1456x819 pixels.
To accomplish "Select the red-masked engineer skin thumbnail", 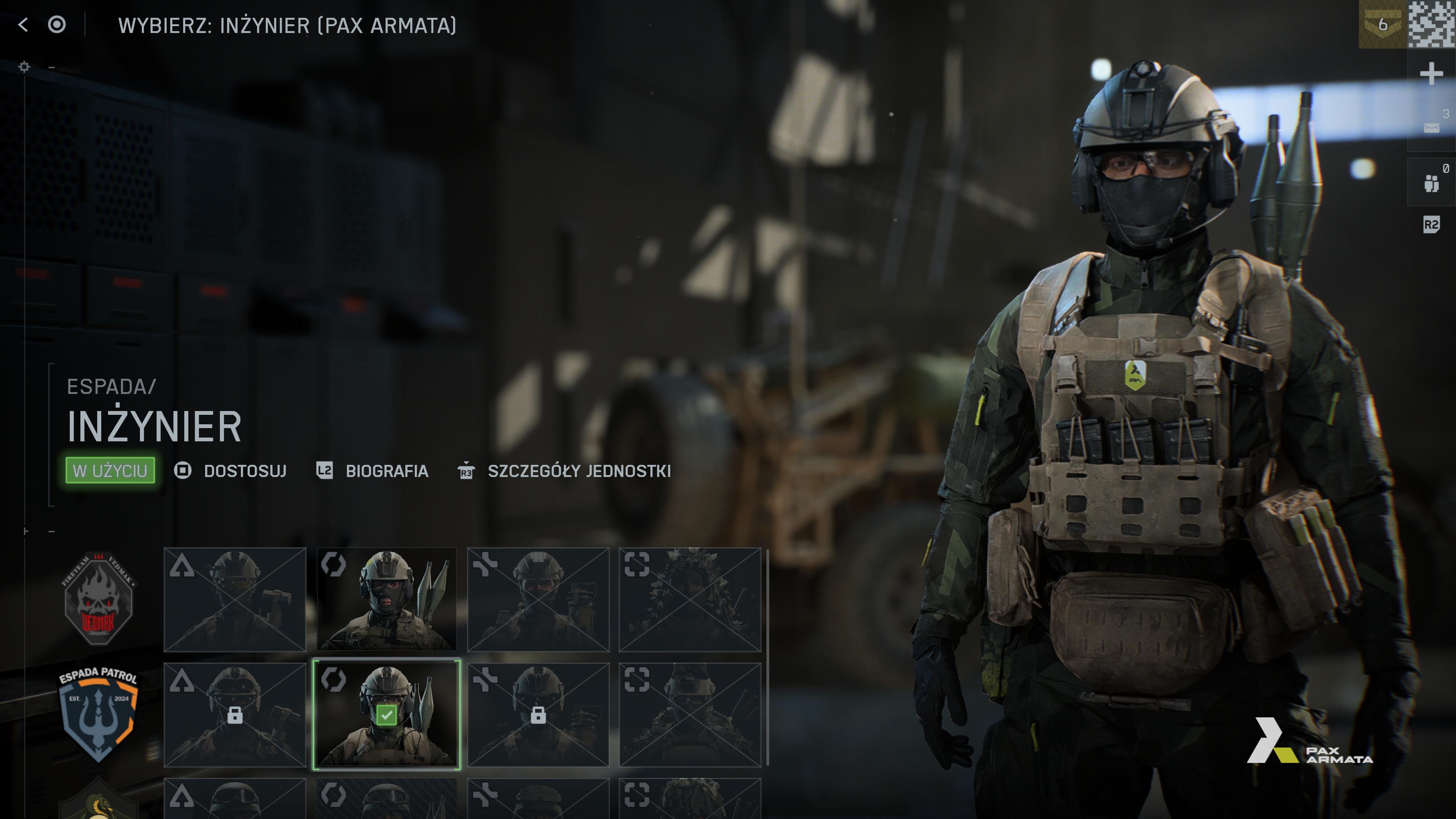I will click(x=387, y=599).
